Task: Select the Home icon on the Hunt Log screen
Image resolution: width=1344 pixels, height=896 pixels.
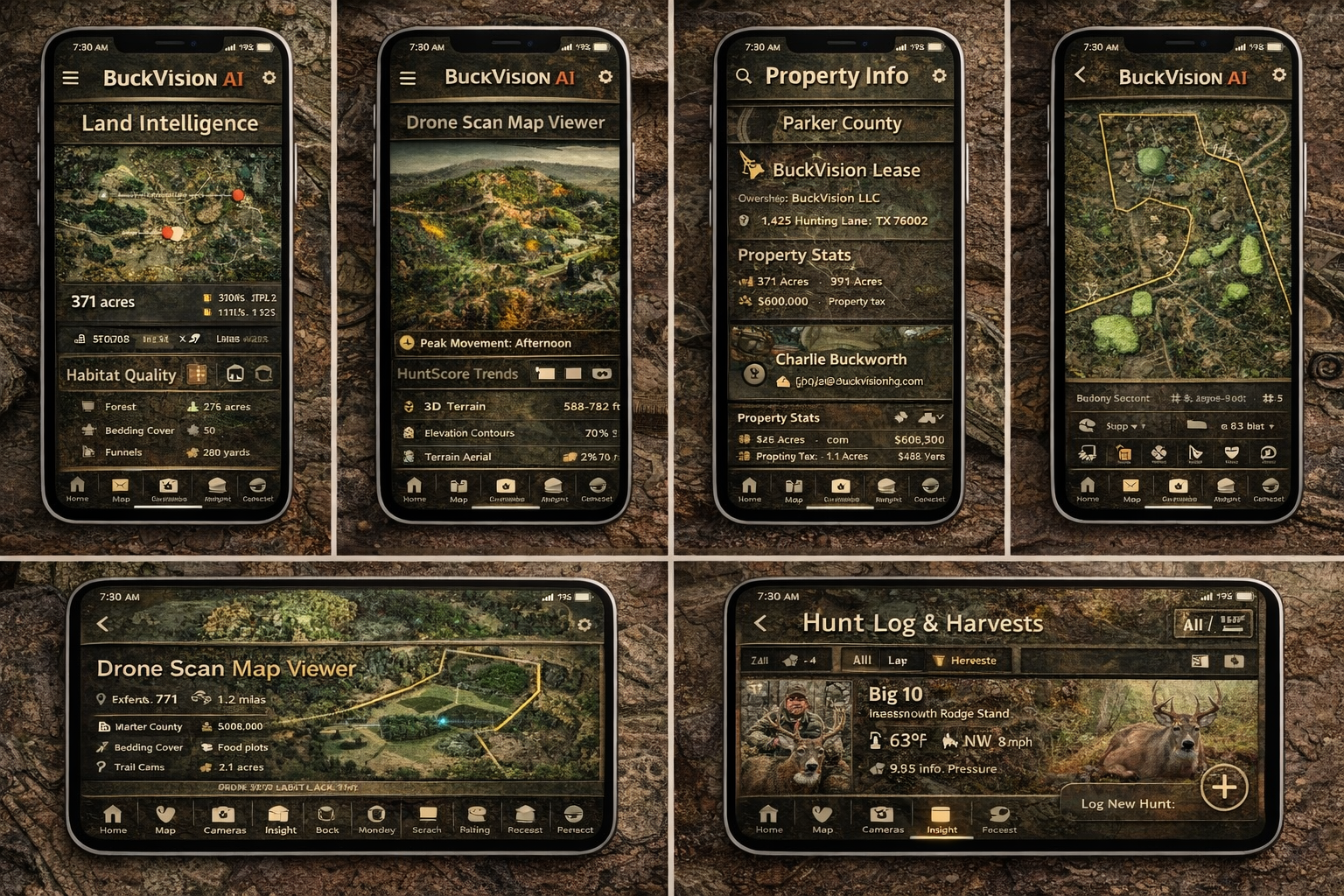Action: click(768, 818)
